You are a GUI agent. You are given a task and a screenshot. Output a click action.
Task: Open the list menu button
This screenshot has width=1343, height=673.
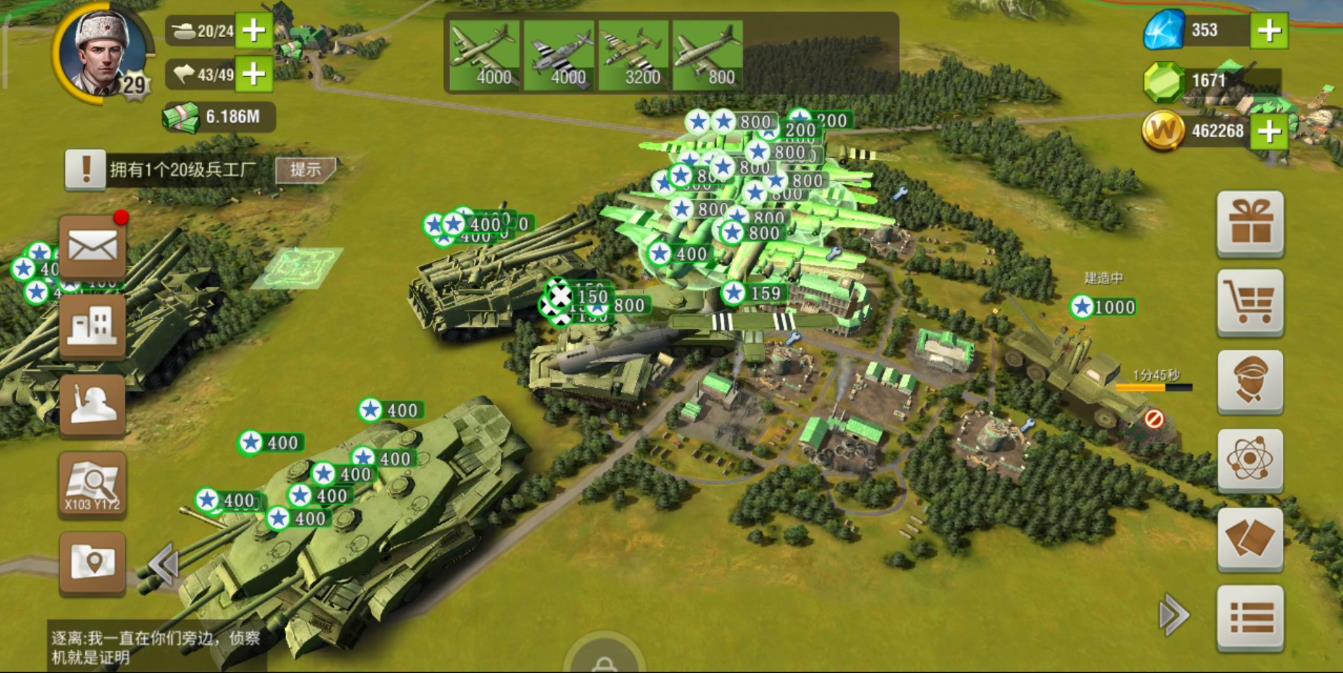tap(1250, 618)
